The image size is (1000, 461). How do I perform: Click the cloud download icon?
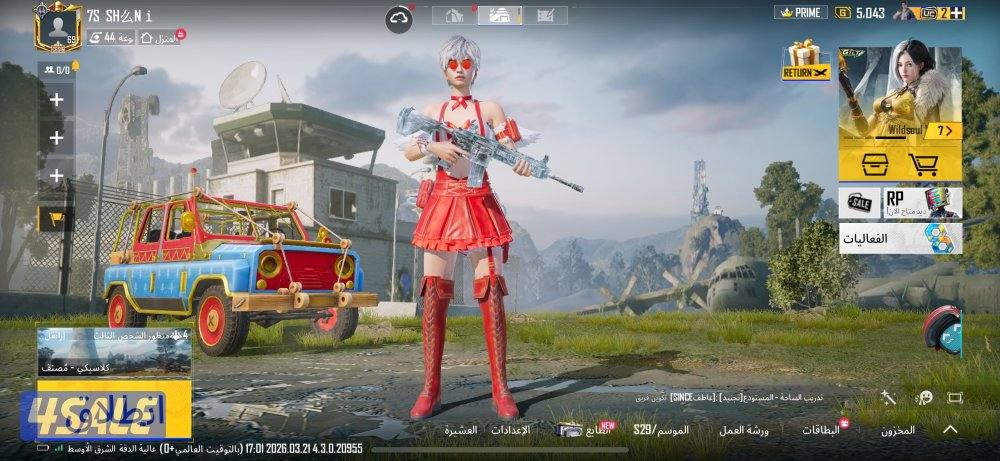tap(399, 16)
